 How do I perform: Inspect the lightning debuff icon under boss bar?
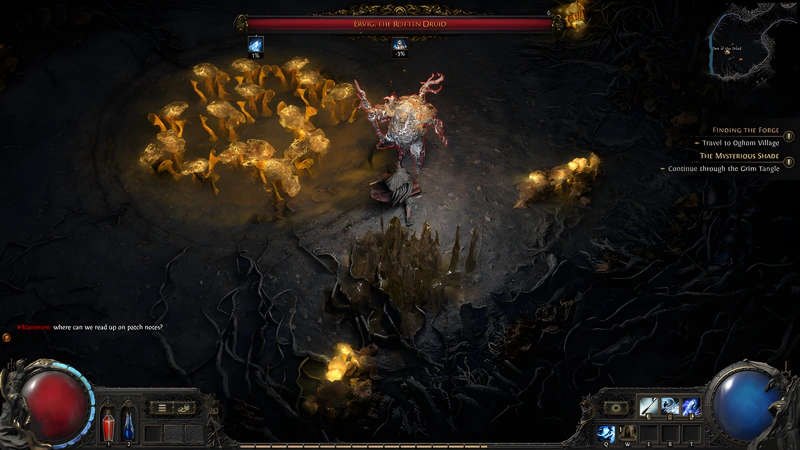255,44
